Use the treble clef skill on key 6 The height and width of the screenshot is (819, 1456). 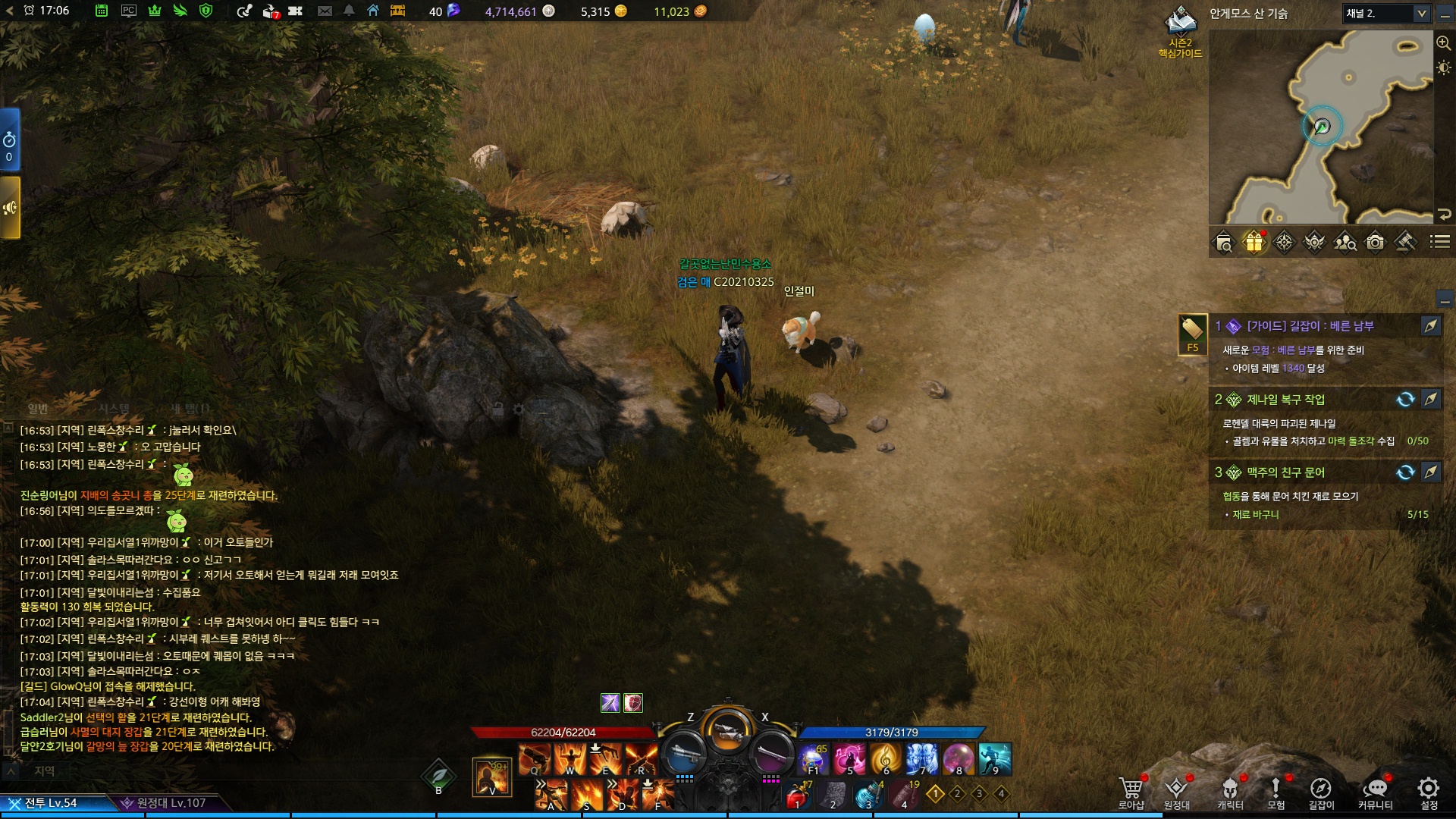[x=884, y=759]
